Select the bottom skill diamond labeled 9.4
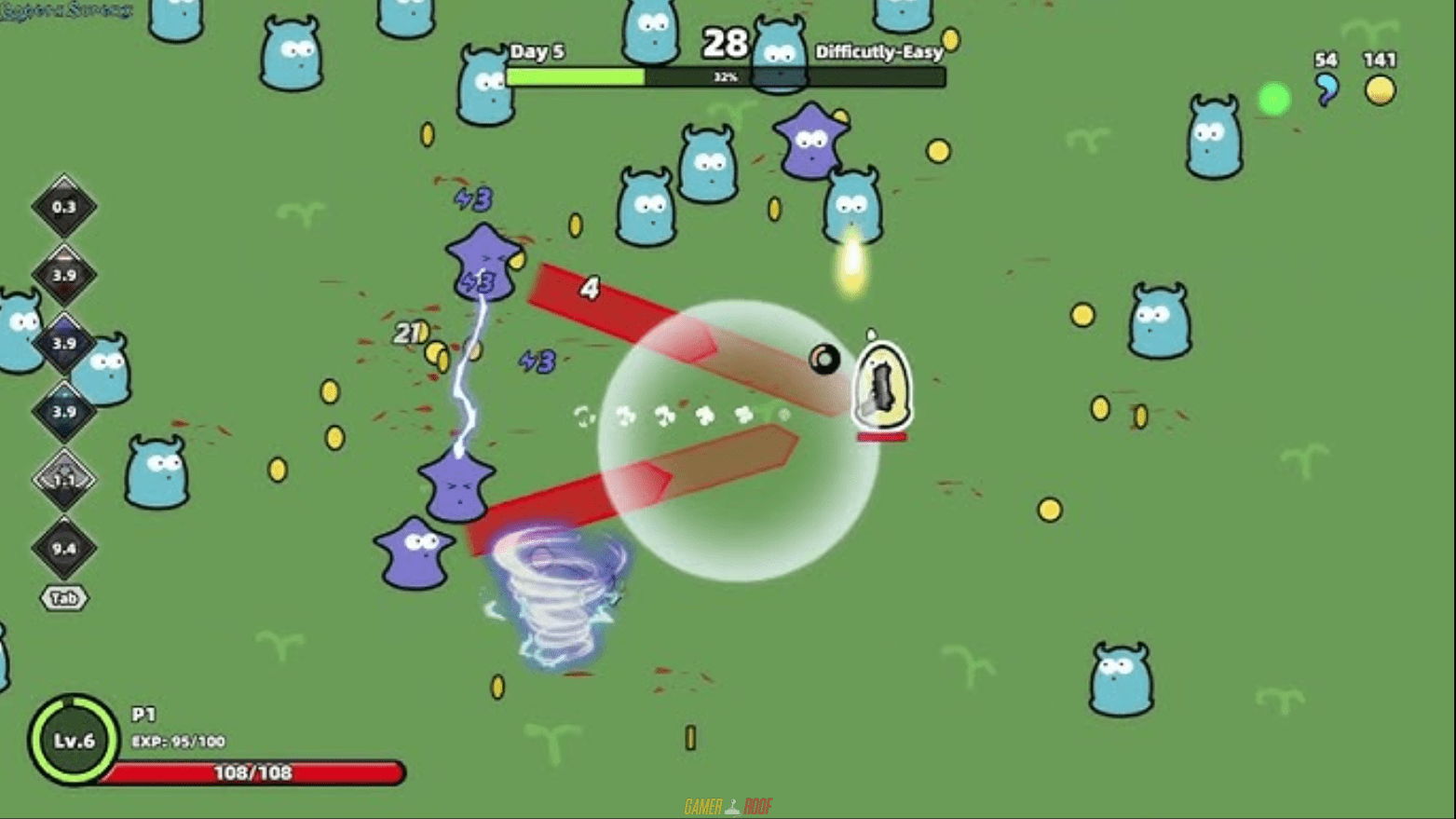 [63, 548]
